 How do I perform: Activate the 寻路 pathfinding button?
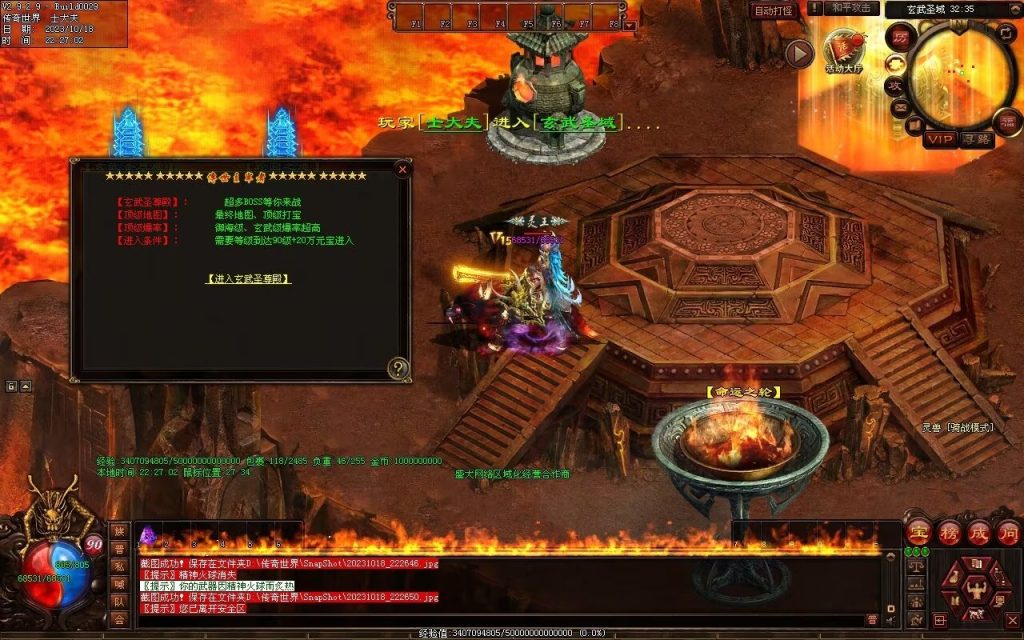point(977,139)
